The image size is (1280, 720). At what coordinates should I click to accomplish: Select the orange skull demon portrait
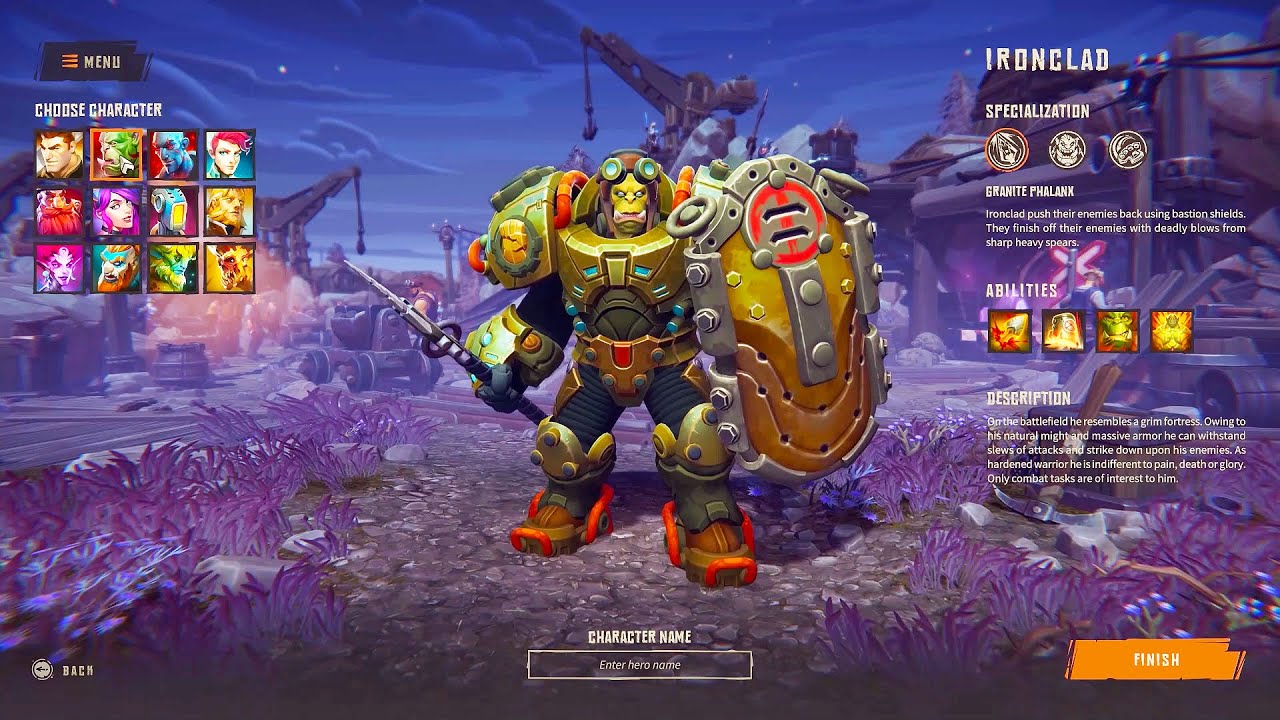(230, 268)
